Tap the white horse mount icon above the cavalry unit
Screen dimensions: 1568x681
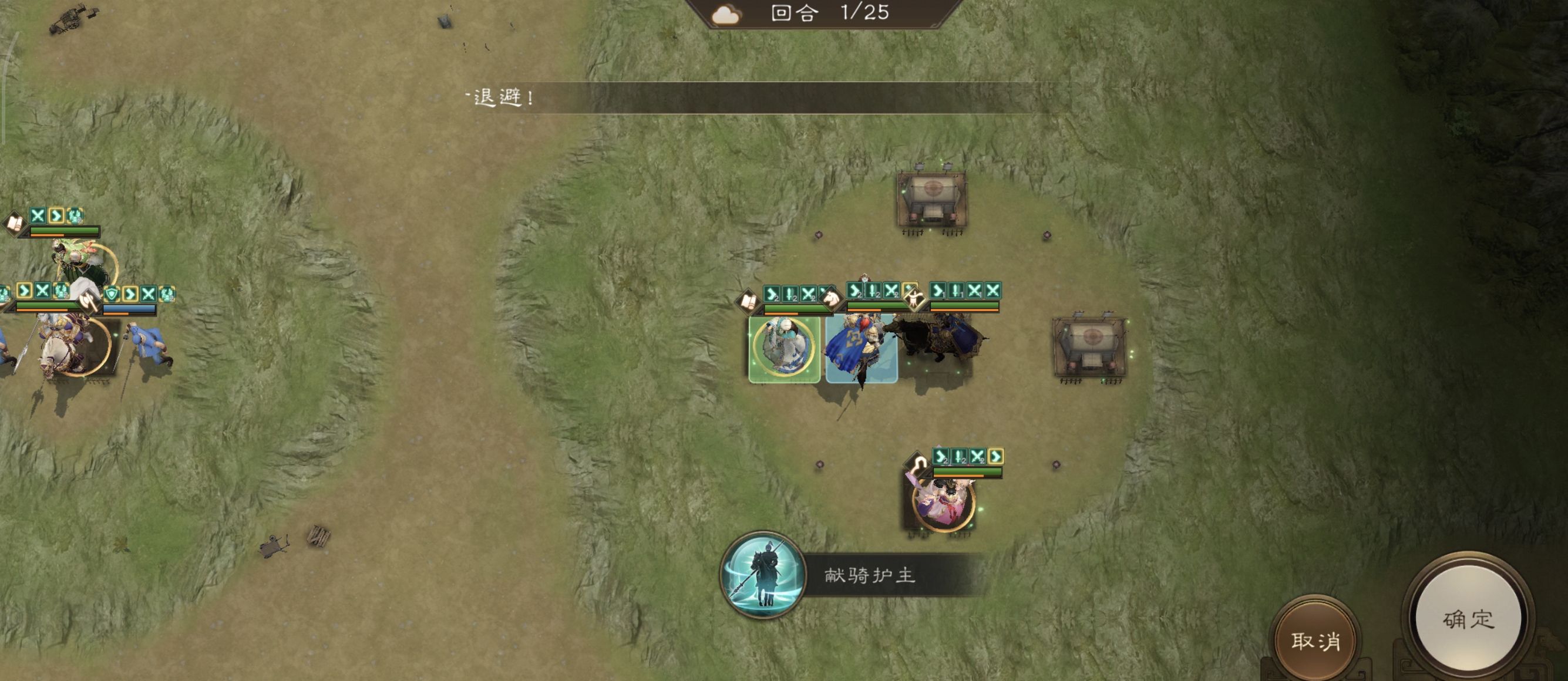[832, 299]
